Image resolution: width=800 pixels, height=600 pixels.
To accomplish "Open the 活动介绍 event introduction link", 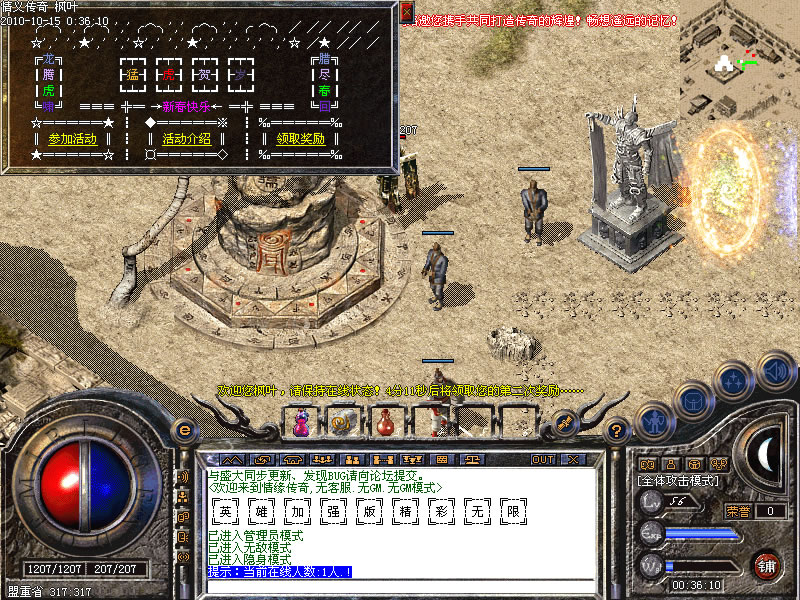I will (187, 139).
